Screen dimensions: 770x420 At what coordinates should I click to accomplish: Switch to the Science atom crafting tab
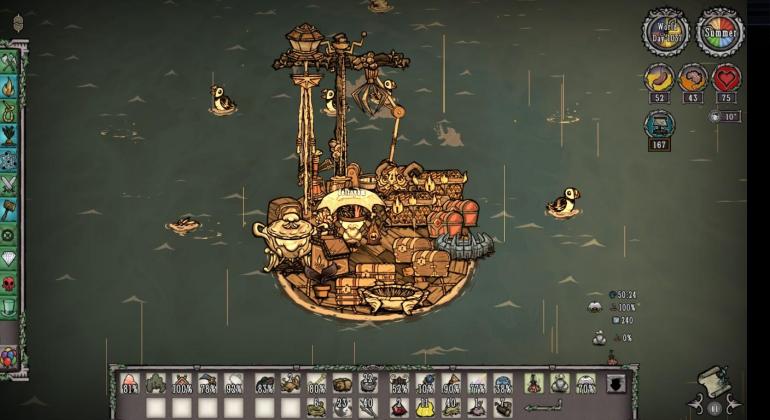coord(9,160)
